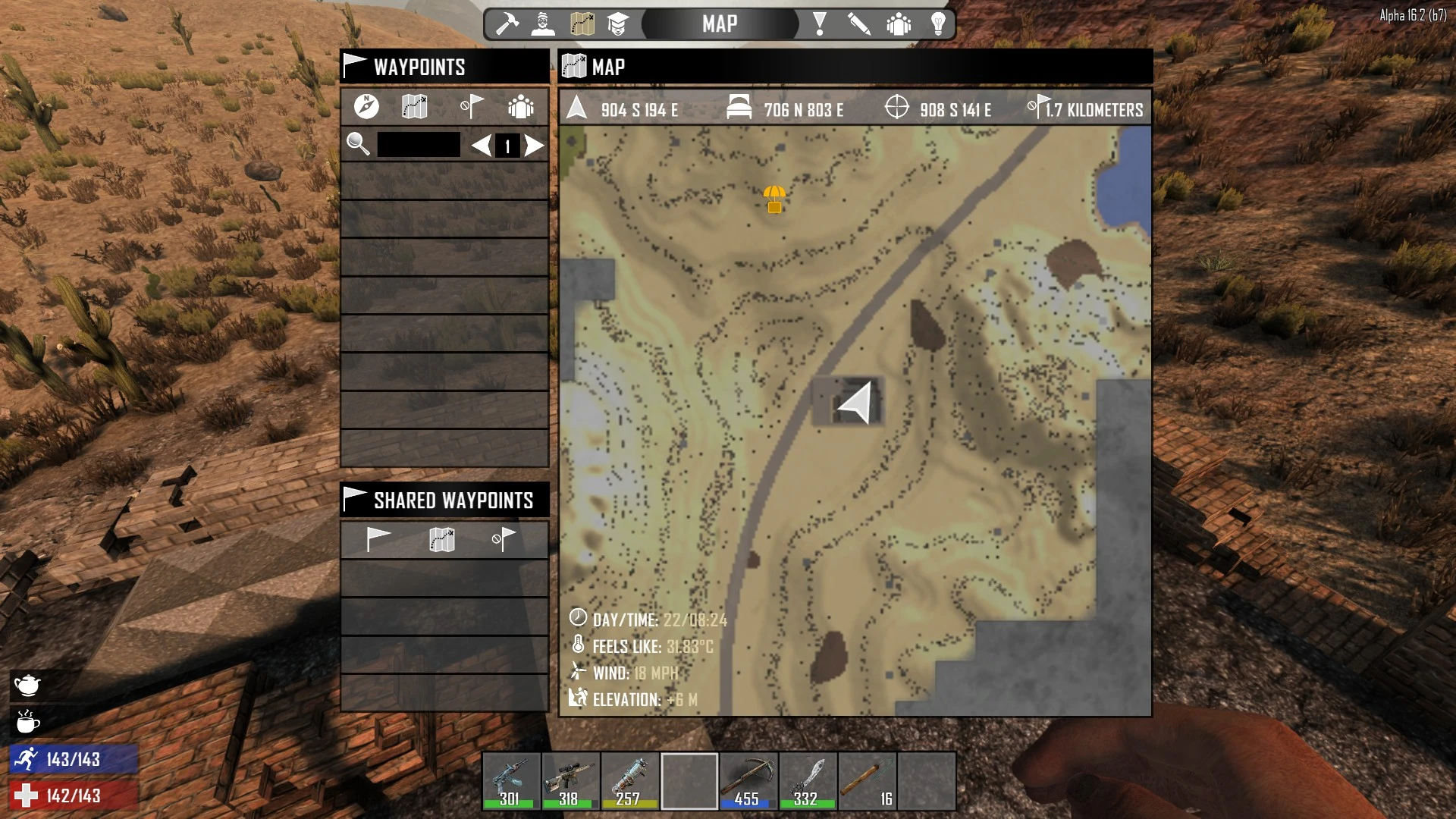Open the crafting tab with the hammer icon
The image size is (1456, 819).
pyautogui.click(x=507, y=24)
